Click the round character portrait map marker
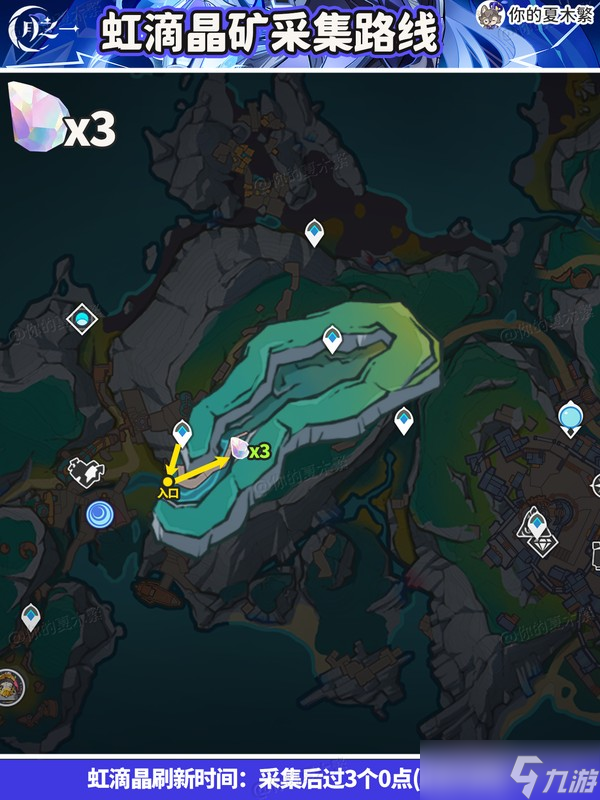The height and width of the screenshot is (800, 600). (12, 685)
